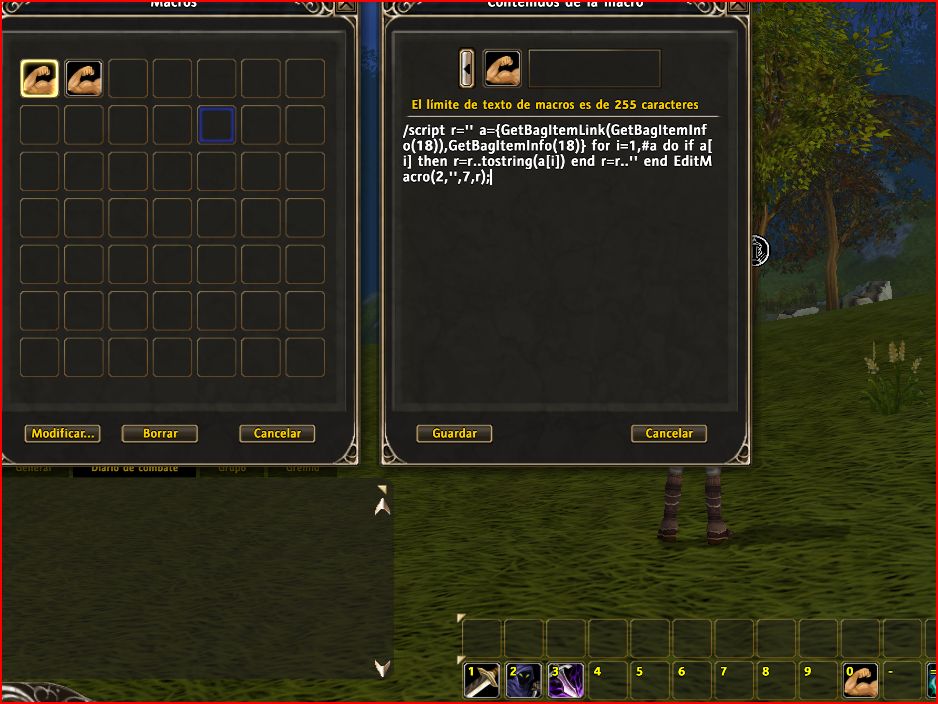Use the hooded figure skill in slot 2
938x704 pixels.
click(x=524, y=680)
